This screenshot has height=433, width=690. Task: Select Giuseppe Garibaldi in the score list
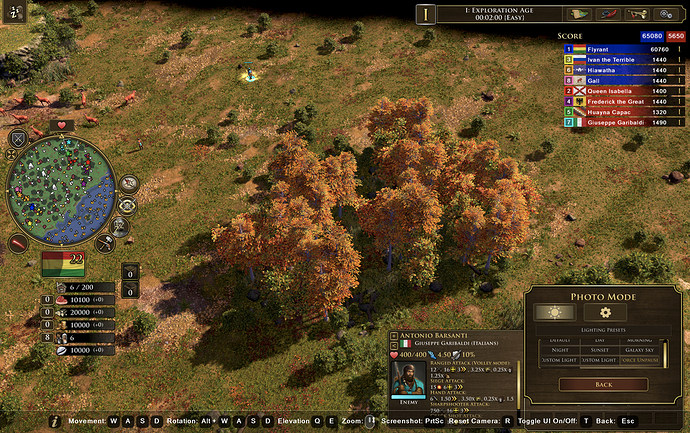click(x=620, y=123)
